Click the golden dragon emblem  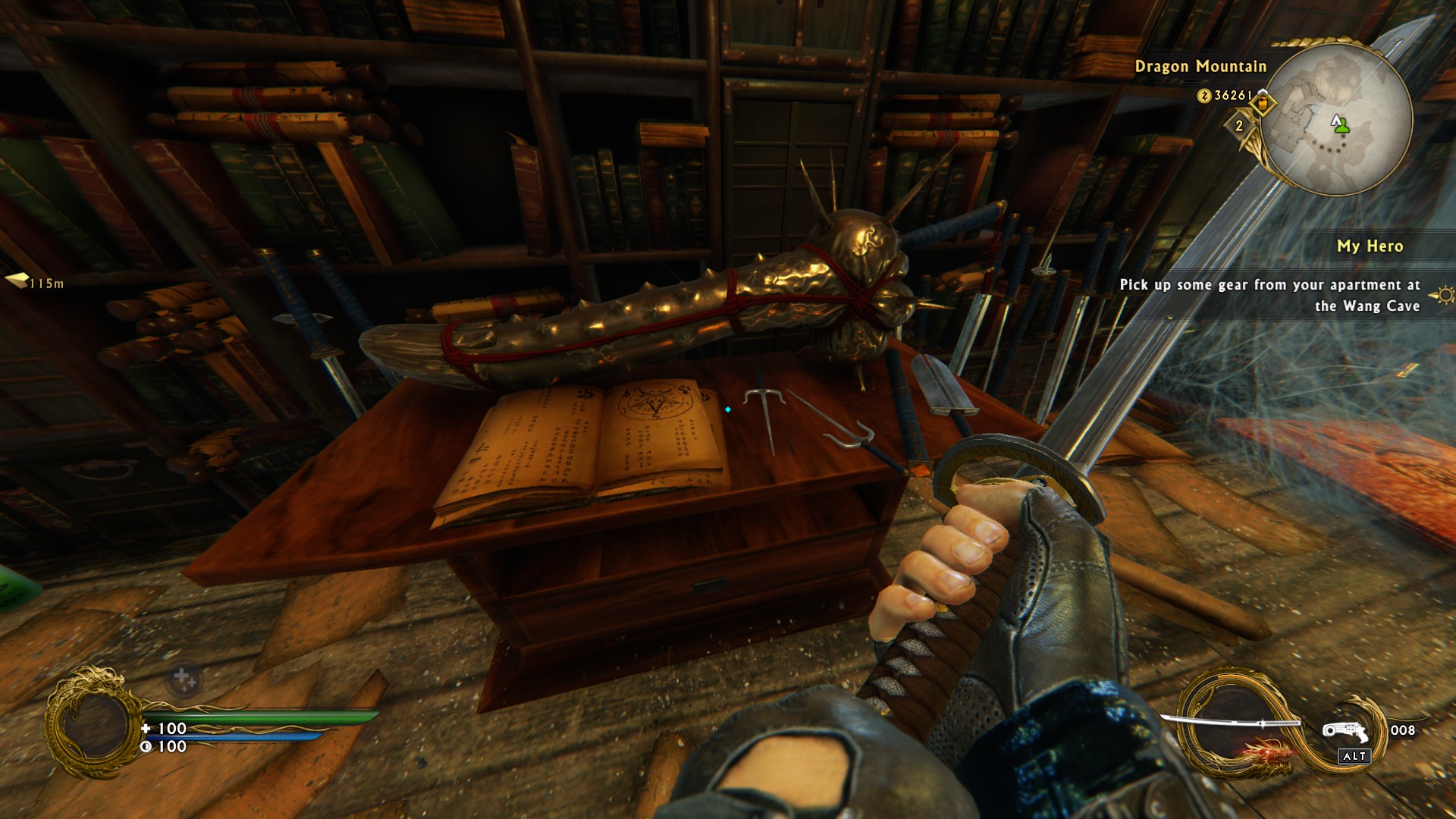coord(91,723)
